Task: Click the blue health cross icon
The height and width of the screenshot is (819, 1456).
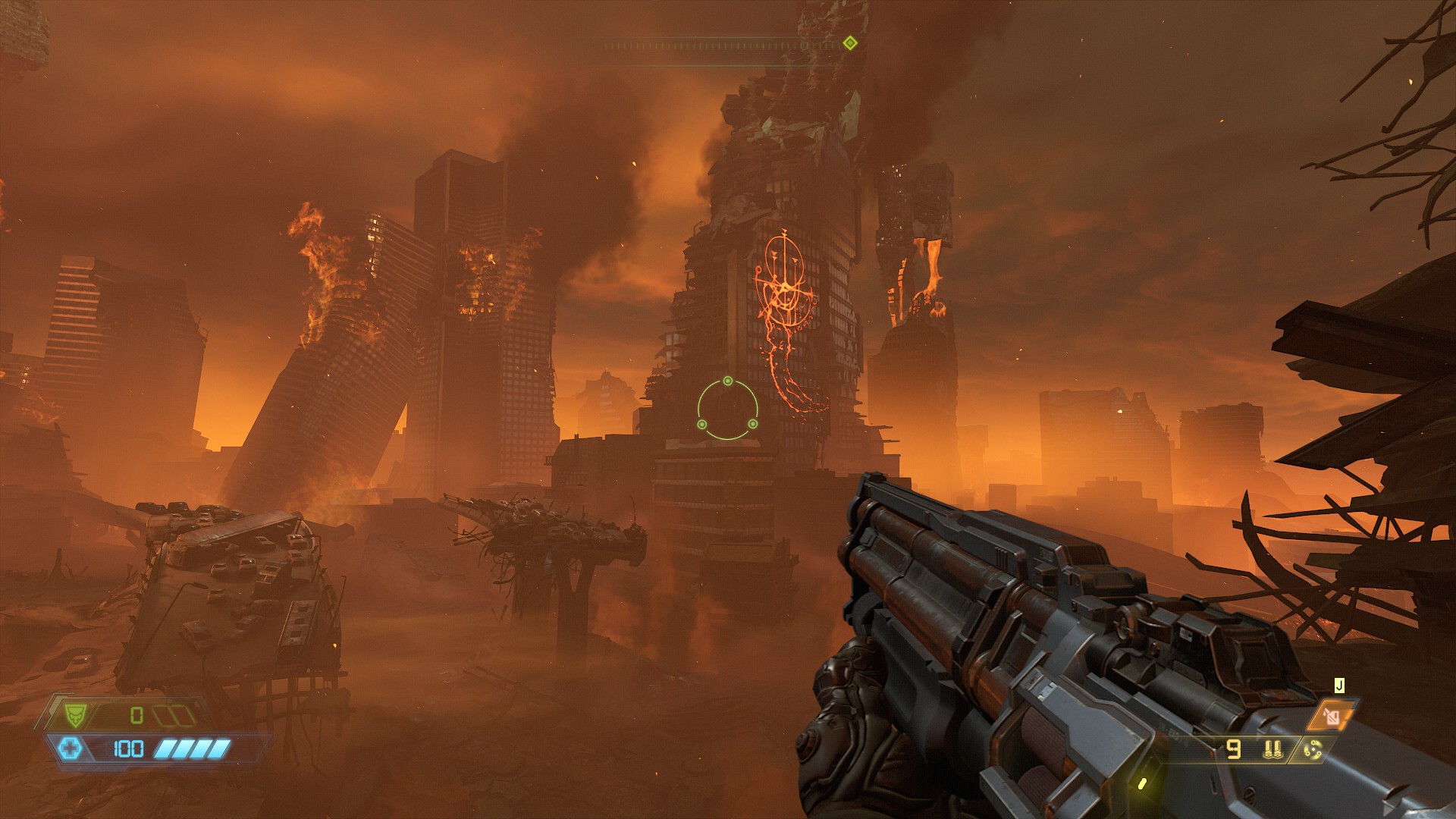Action: [71, 749]
